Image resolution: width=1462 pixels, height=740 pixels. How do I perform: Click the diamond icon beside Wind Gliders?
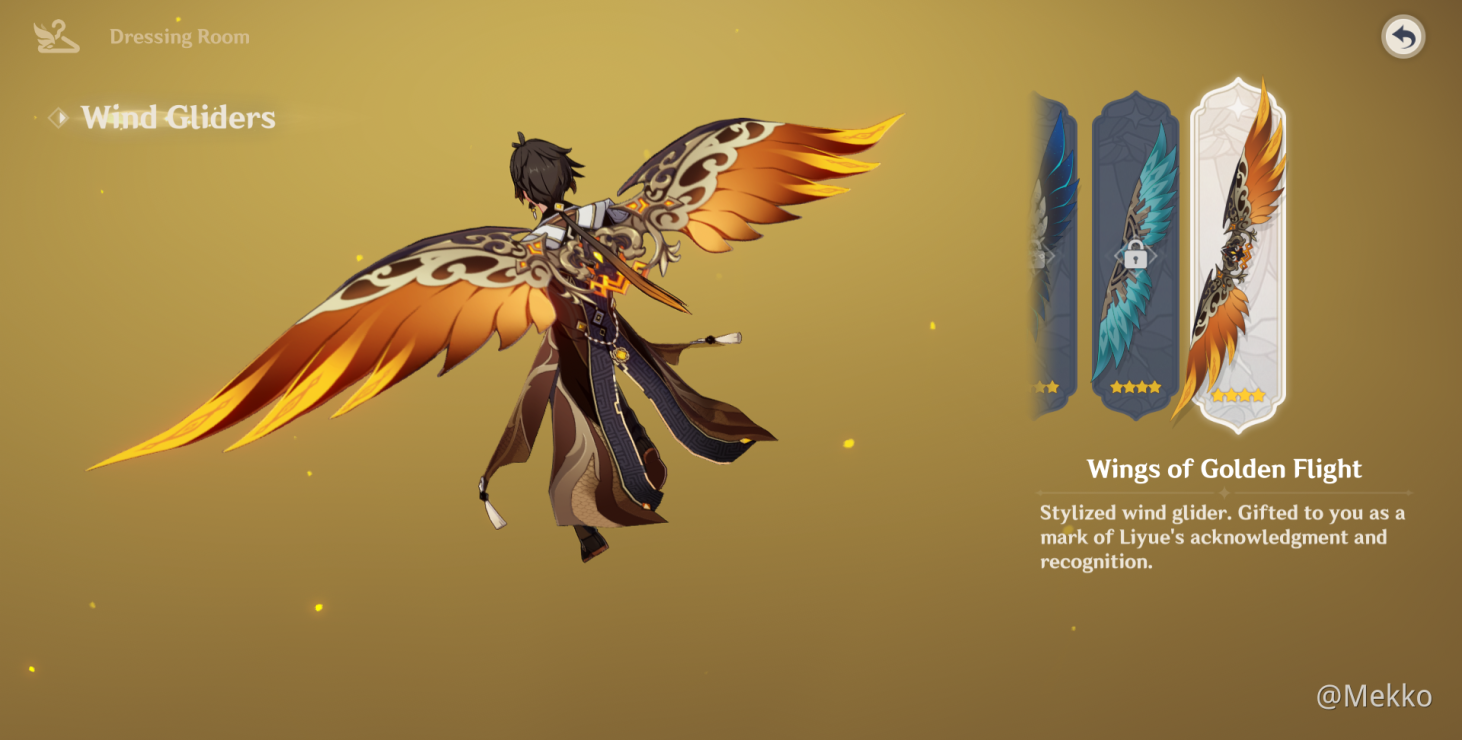click(60, 118)
